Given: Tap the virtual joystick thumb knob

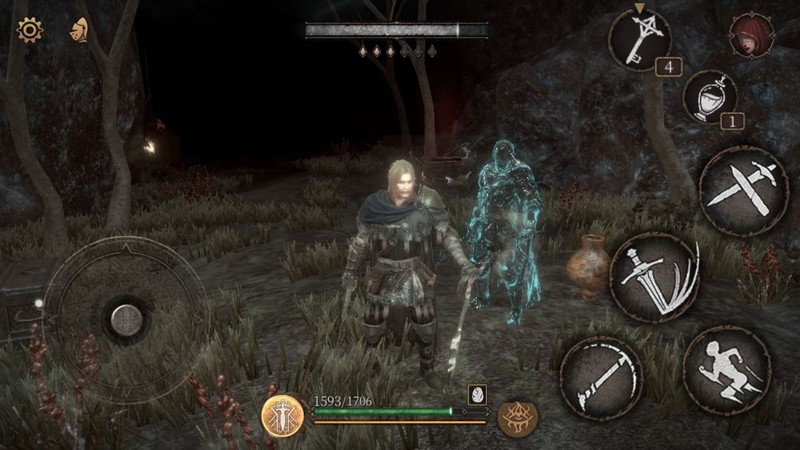Looking at the screenshot, I should (x=126, y=319).
